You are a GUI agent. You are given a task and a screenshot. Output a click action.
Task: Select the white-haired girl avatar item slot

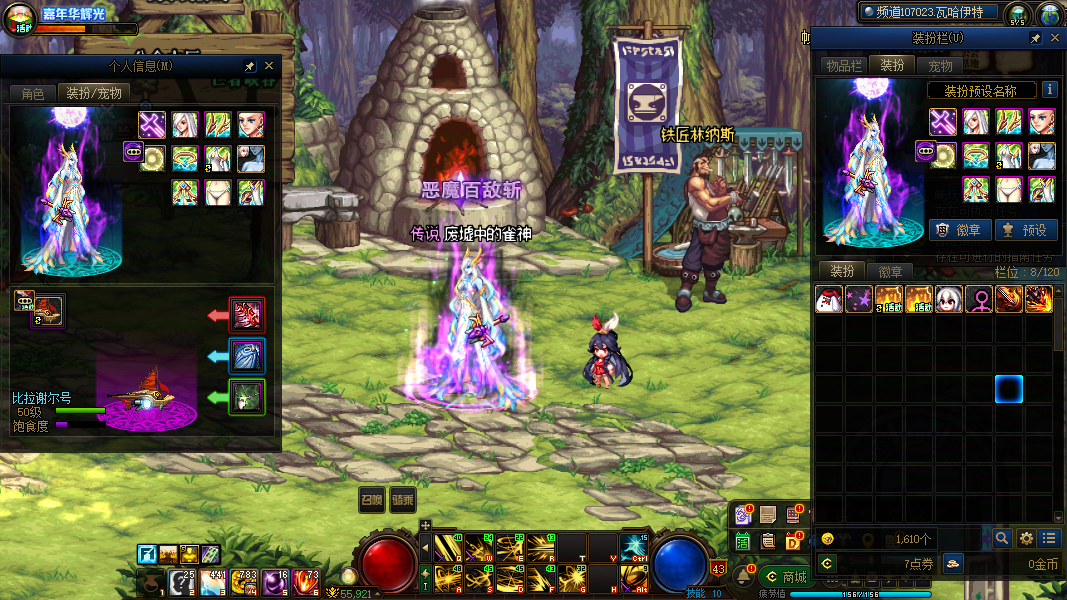pyautogui.click(x=948, y=299)
